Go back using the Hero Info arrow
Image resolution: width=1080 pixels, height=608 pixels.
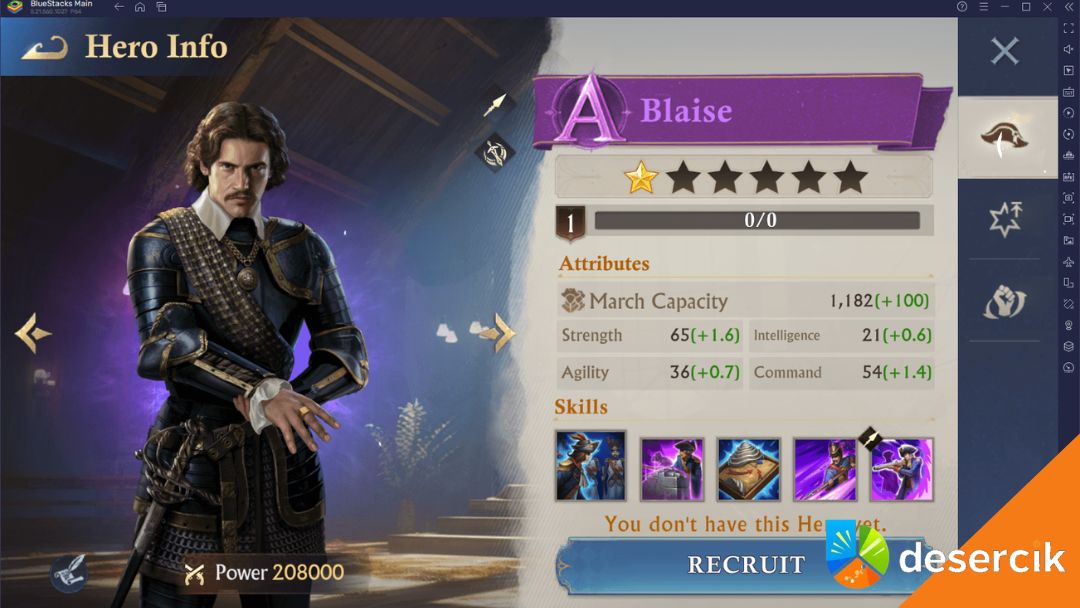pyautogui.click(x=44, y=47)
